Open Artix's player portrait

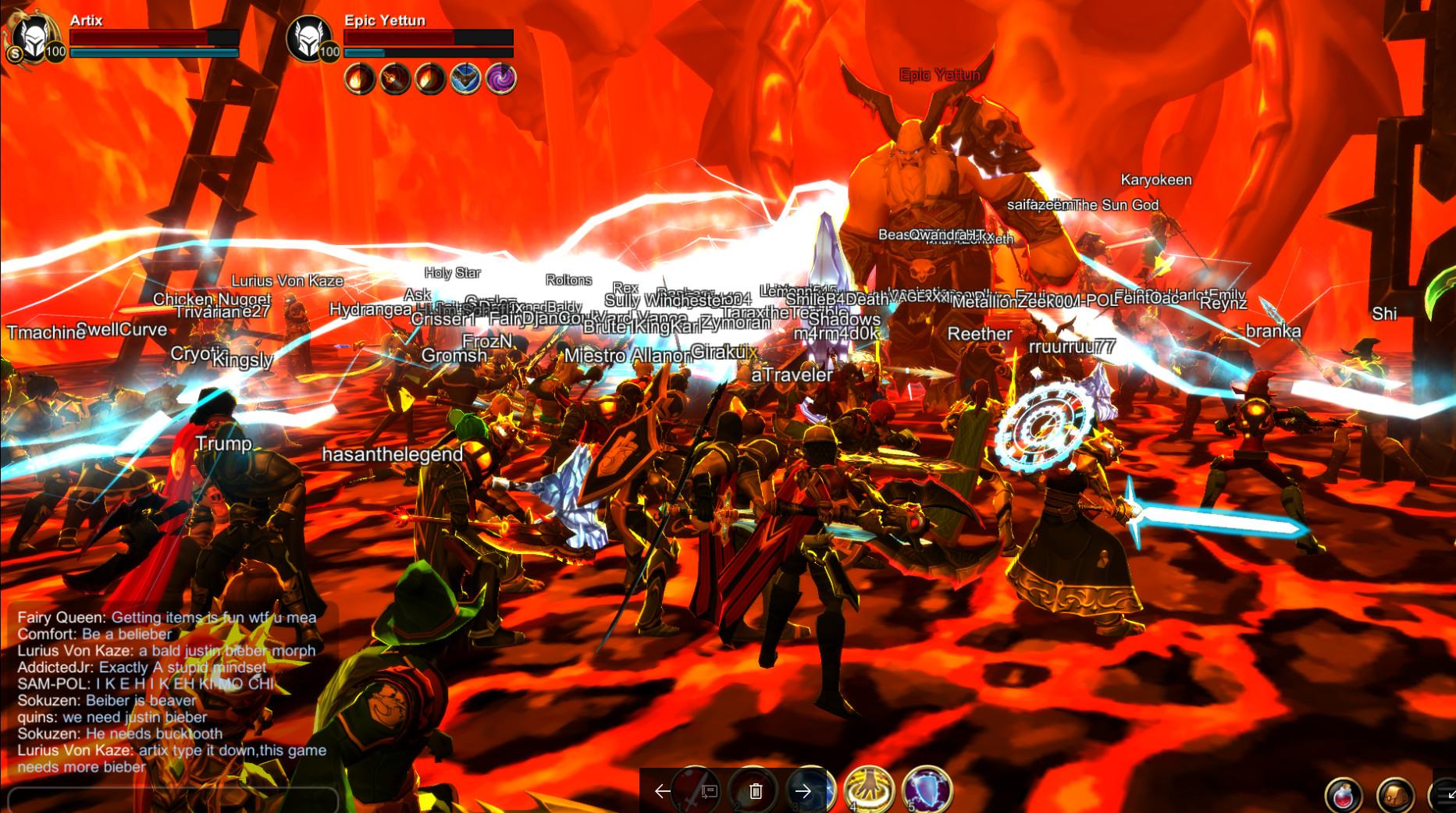click(33, 38)
